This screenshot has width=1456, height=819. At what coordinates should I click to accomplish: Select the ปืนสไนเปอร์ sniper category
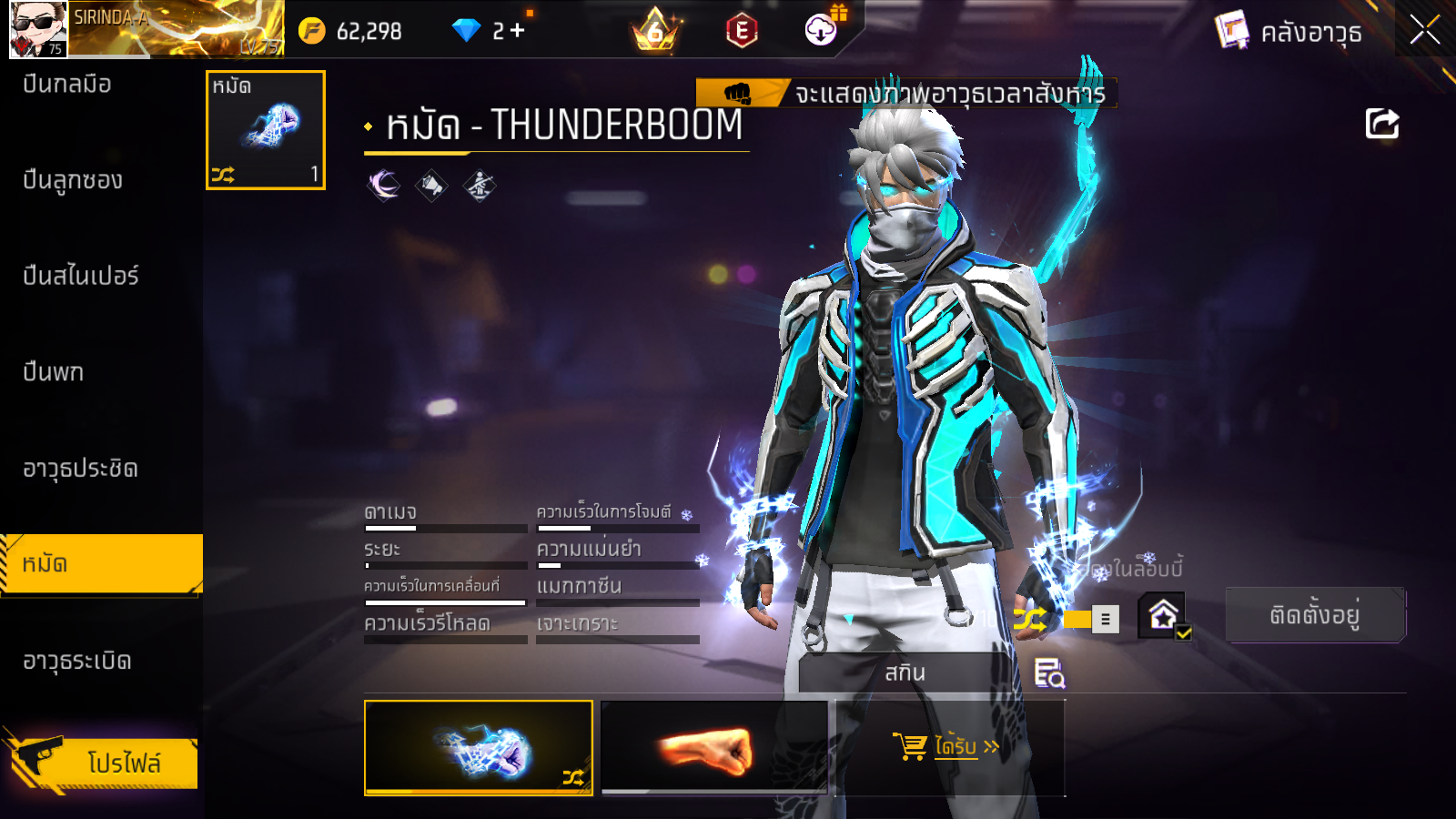80,276
